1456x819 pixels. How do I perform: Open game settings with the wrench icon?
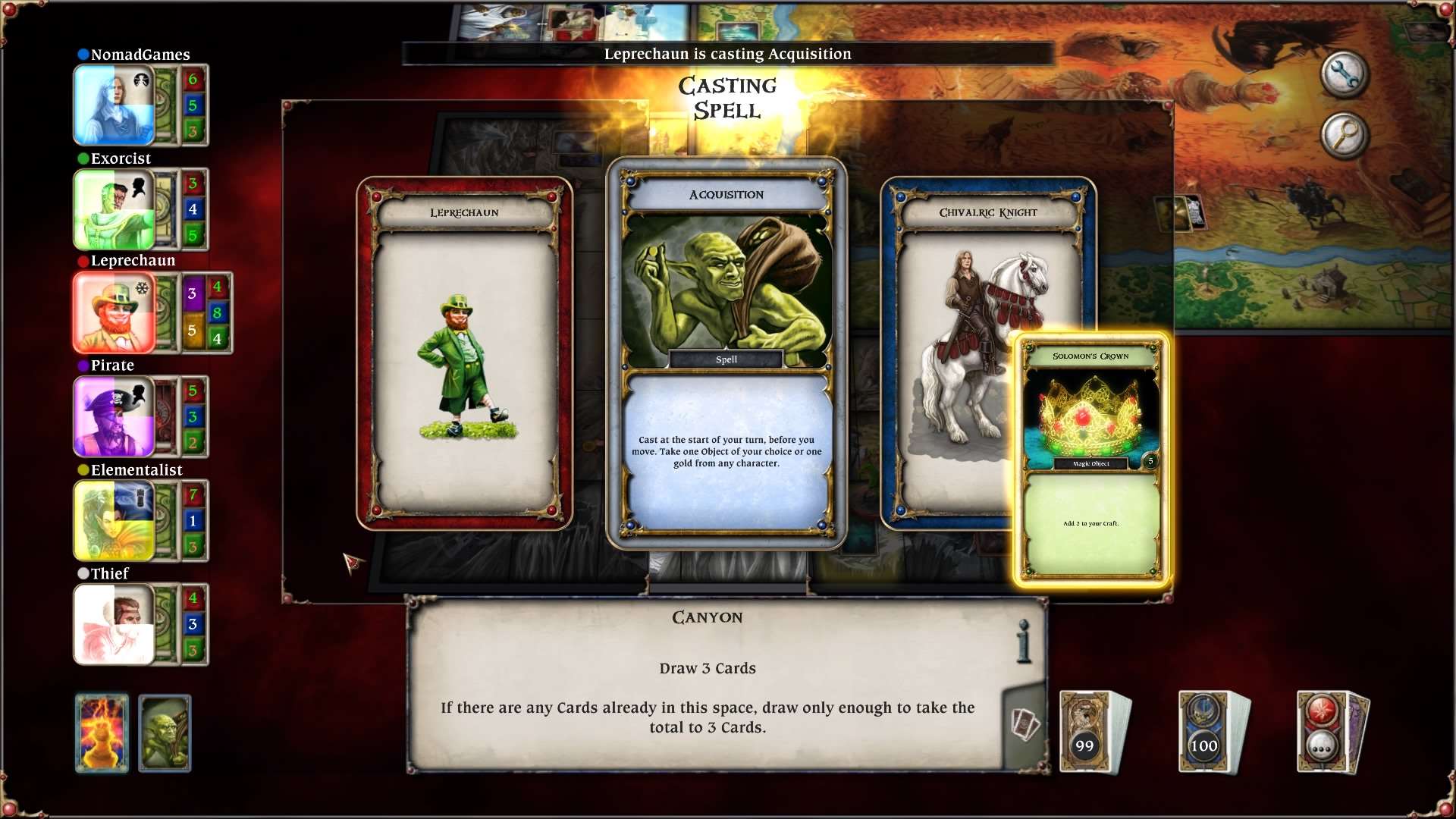click(x=1344, y=75)
